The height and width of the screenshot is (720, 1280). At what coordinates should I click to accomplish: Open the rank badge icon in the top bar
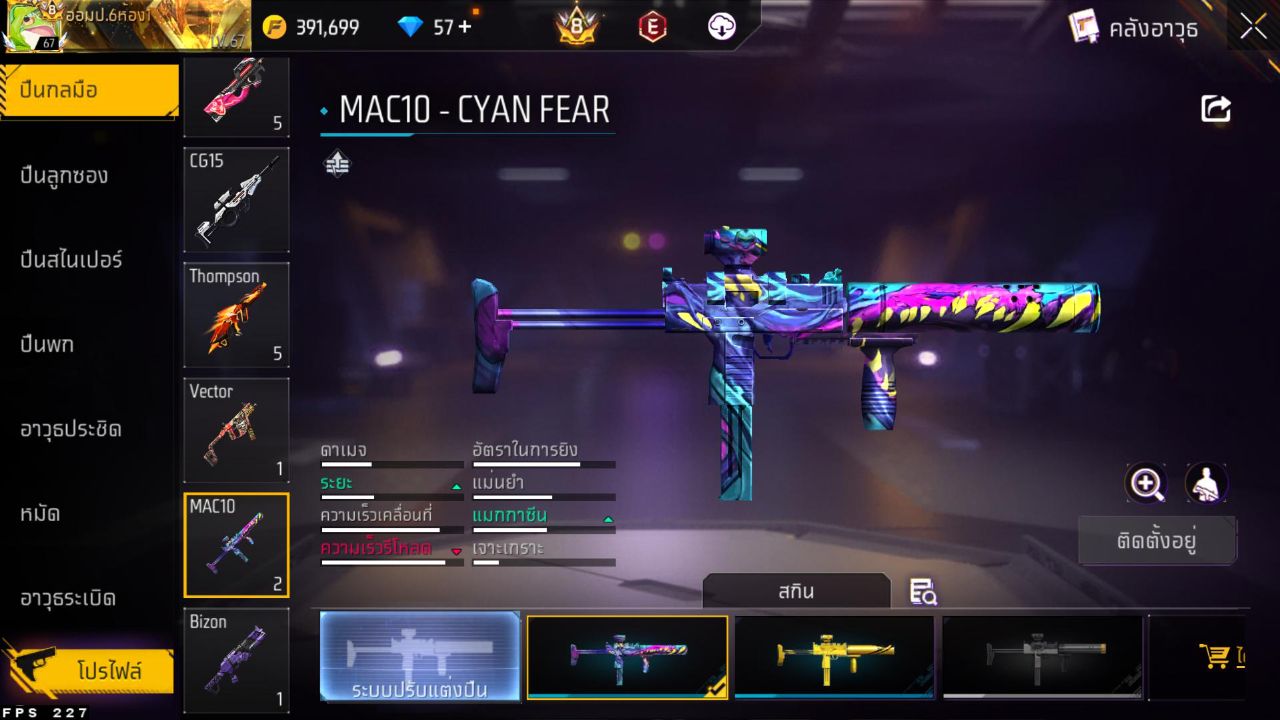pyautogui.click(x=573, y=27)
